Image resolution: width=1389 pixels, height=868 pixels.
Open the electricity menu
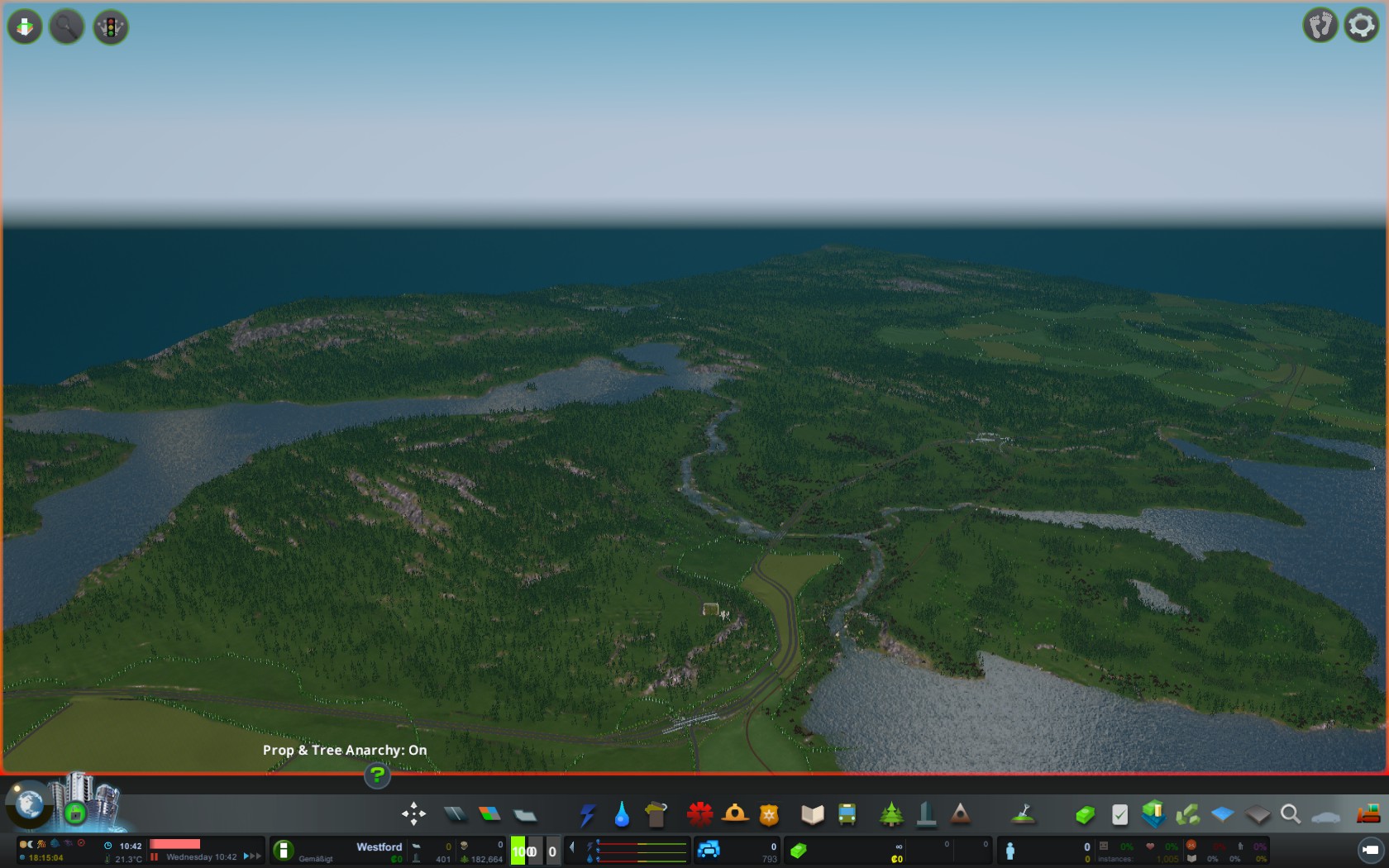[x=587, y=815]
